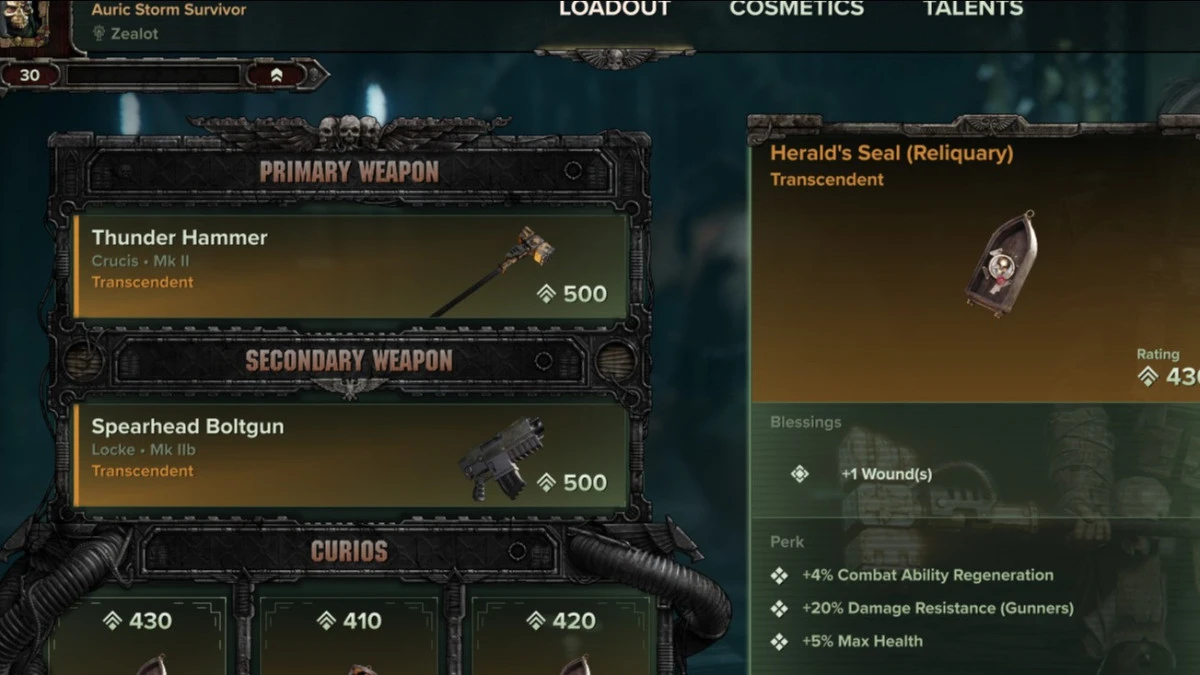Click the chevron button beside the level bar
The image size is (1200, 675).
point(276,75)
